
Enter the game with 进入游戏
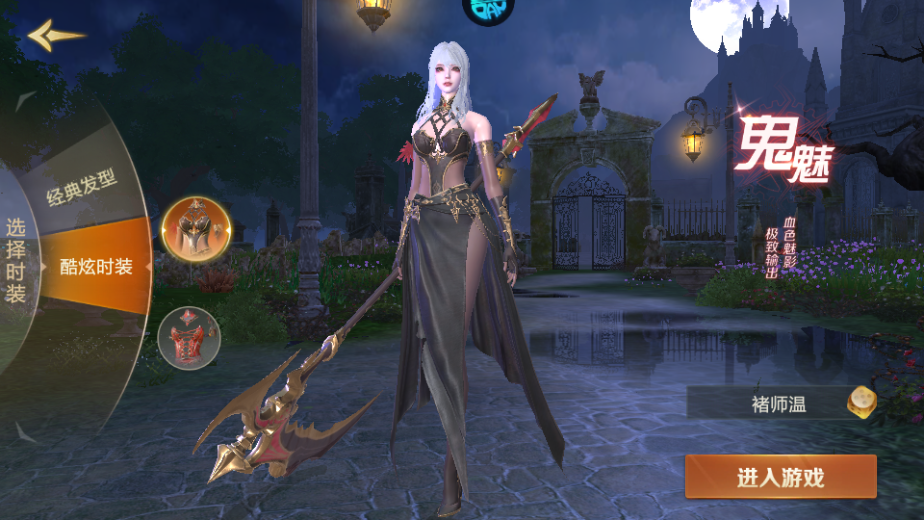tap(780, 477)
